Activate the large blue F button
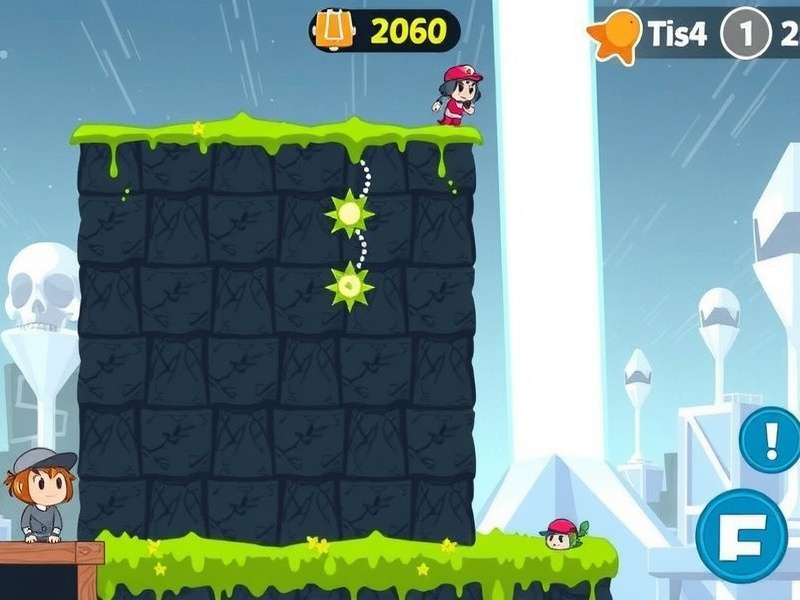The image size is (800, 600). point(741,535)
